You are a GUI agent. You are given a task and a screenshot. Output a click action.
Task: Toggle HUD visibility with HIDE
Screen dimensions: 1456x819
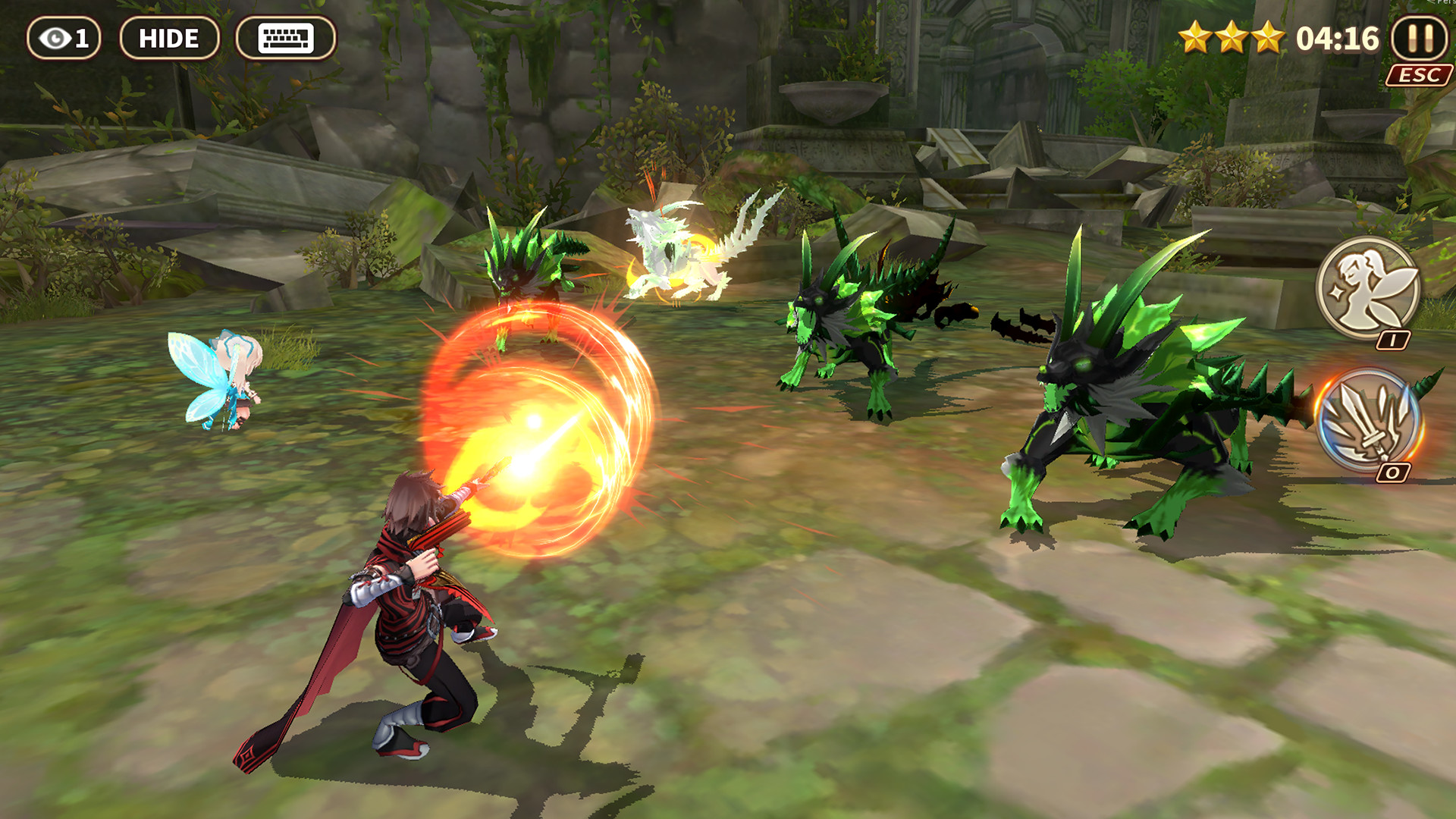coord(170,36)
